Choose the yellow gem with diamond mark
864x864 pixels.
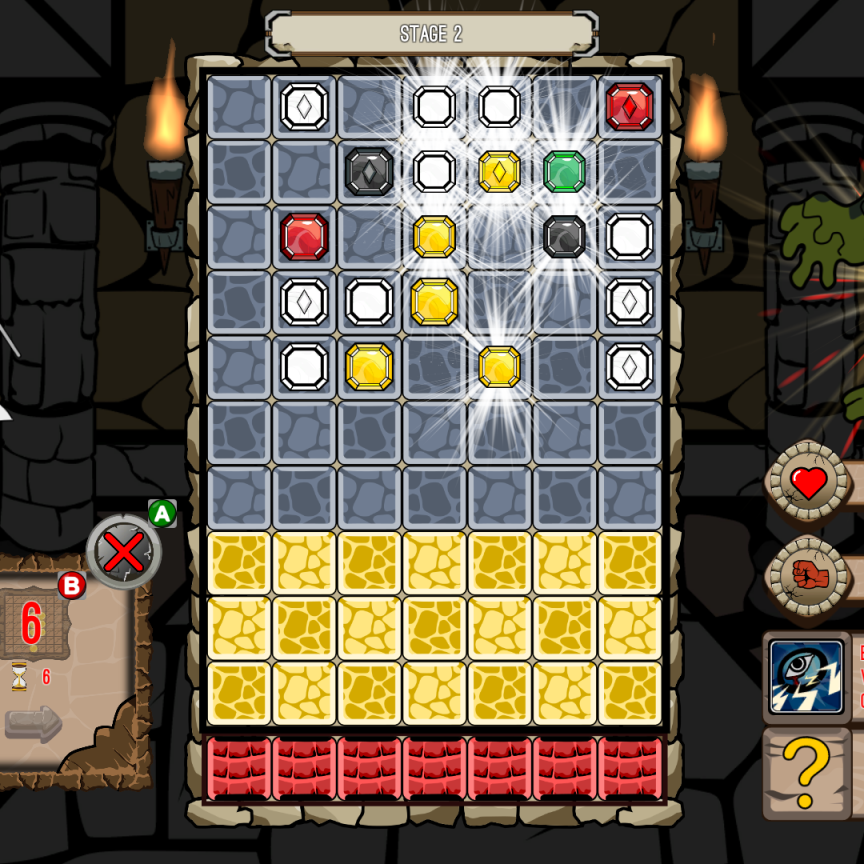point(499,172)
